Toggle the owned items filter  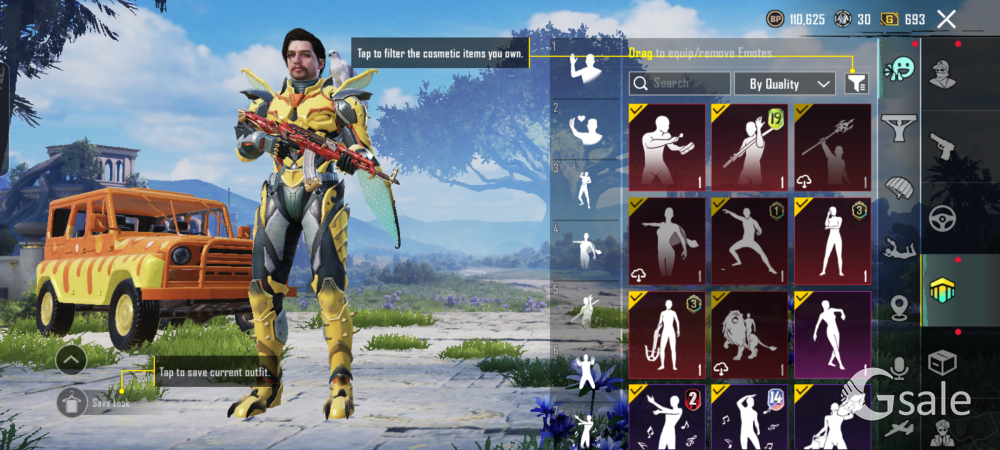coord(855,84)
